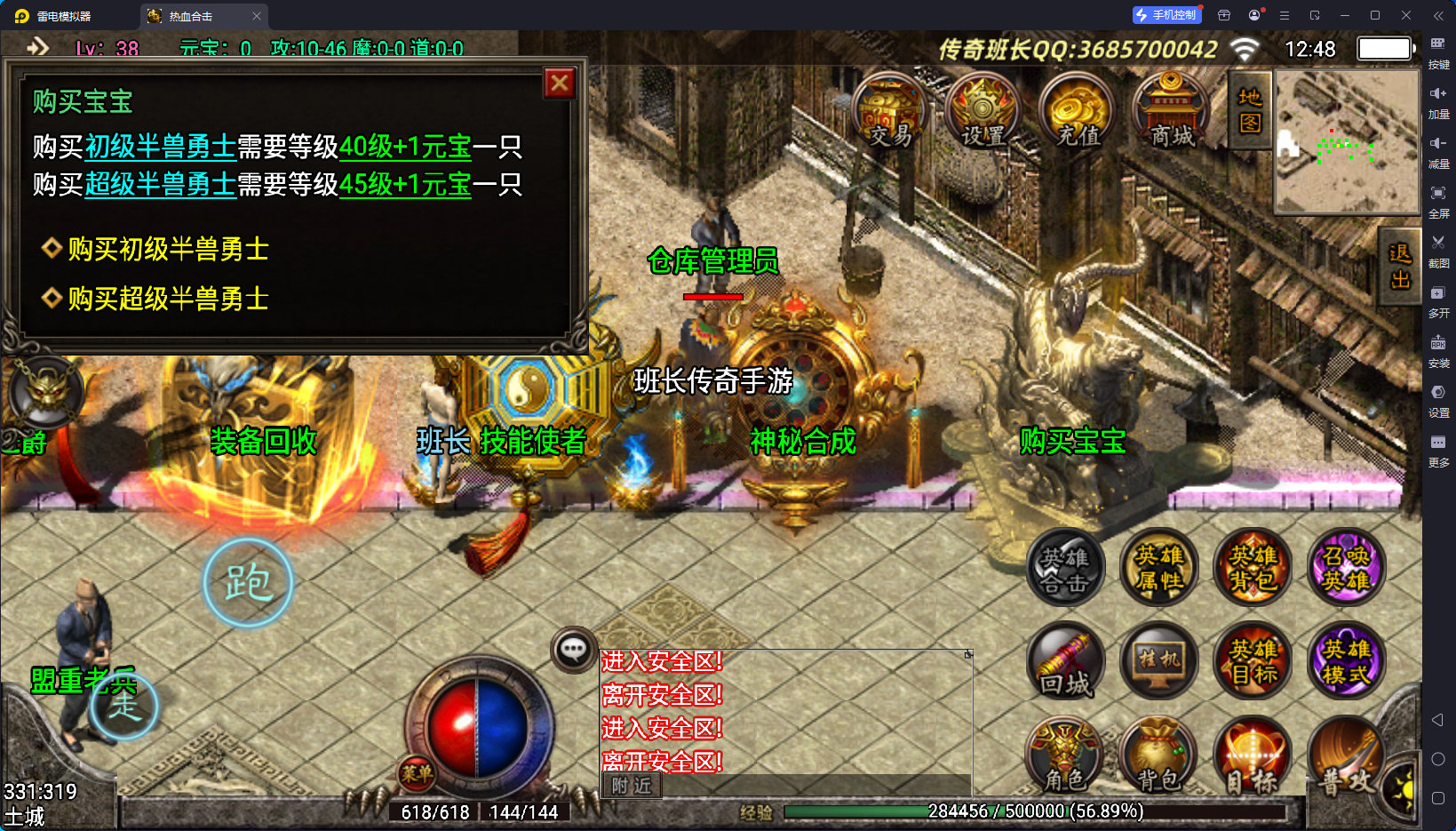
Task: Open 英雄背包 hero bag
Action: coord(1253,569)
